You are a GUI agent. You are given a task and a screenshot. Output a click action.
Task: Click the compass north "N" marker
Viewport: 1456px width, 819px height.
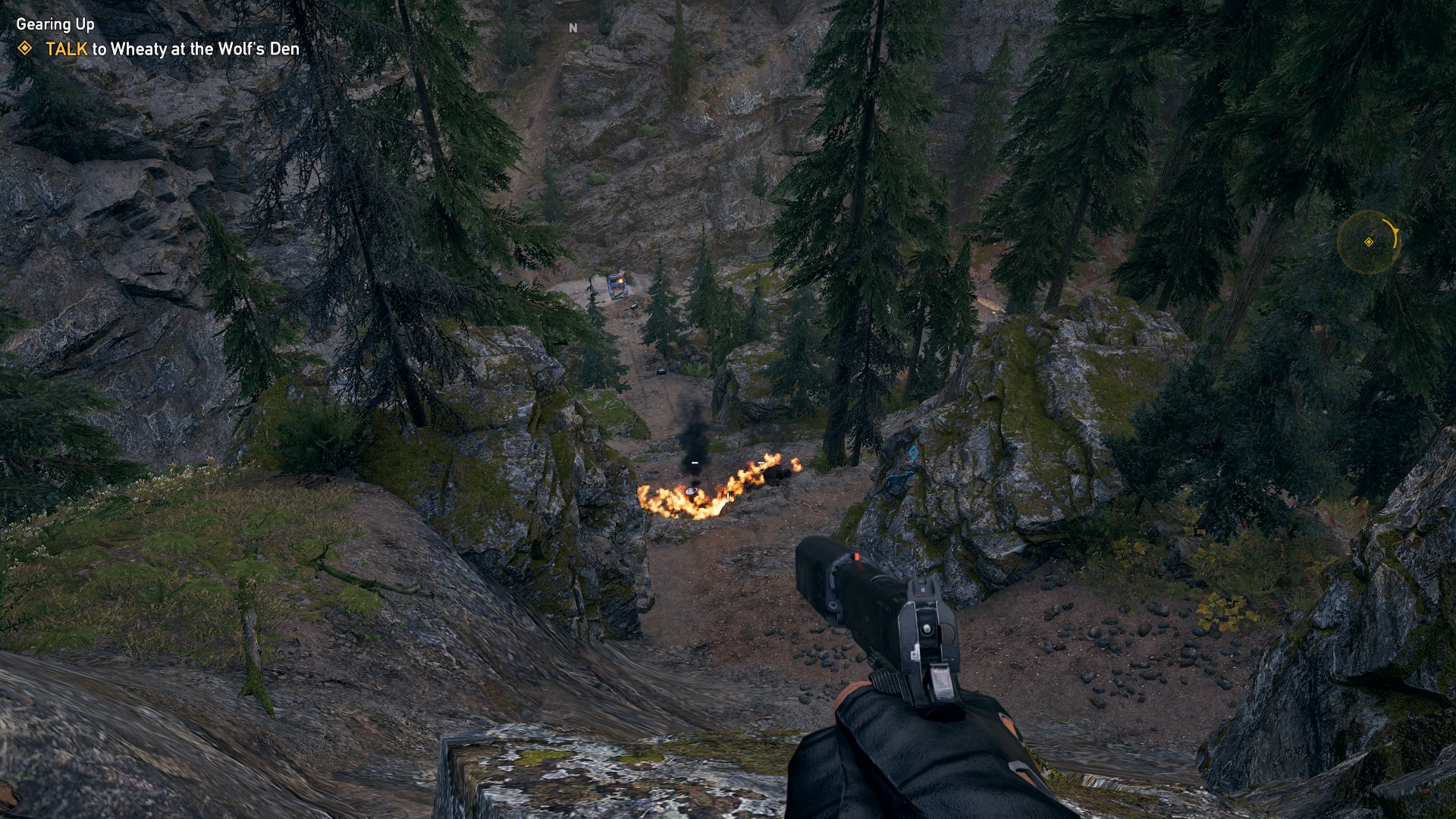click(x=573, y=28)
